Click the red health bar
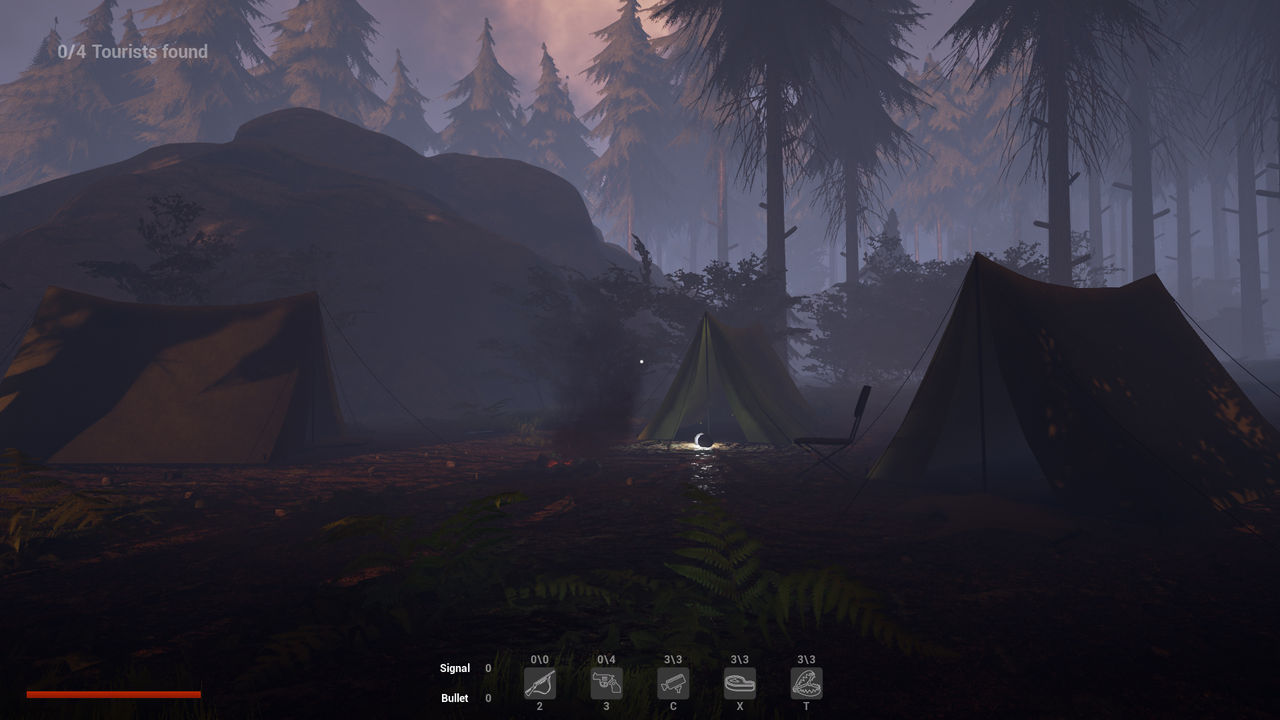The width and height of the screenshot is (1280, 720). (114, 693)
